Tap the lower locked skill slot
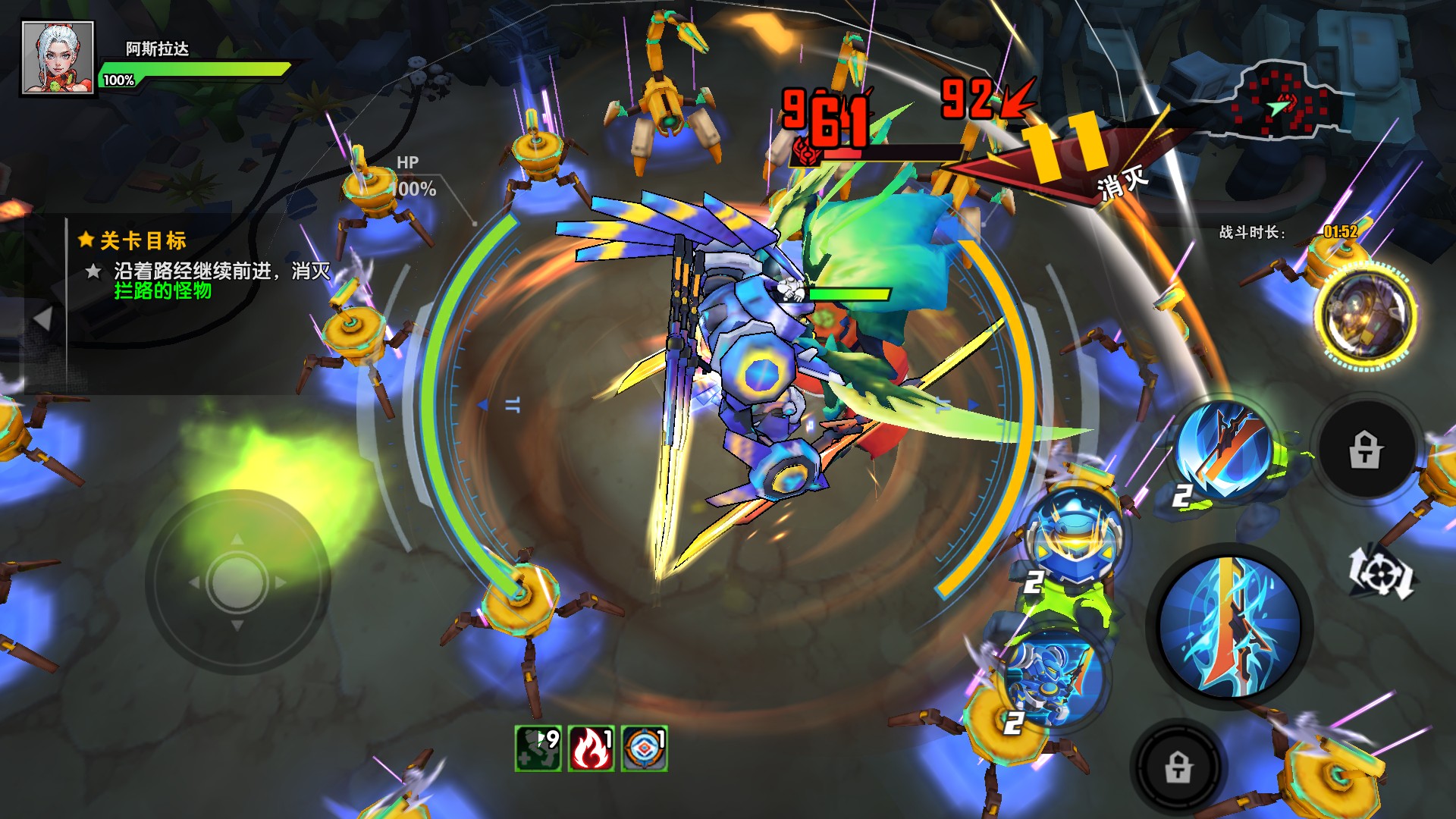 click(x=1178, y=766)
